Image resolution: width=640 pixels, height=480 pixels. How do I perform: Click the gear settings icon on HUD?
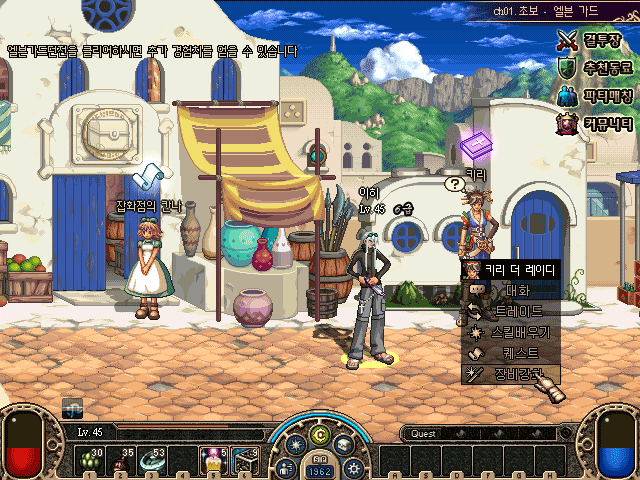click(353, 467)
